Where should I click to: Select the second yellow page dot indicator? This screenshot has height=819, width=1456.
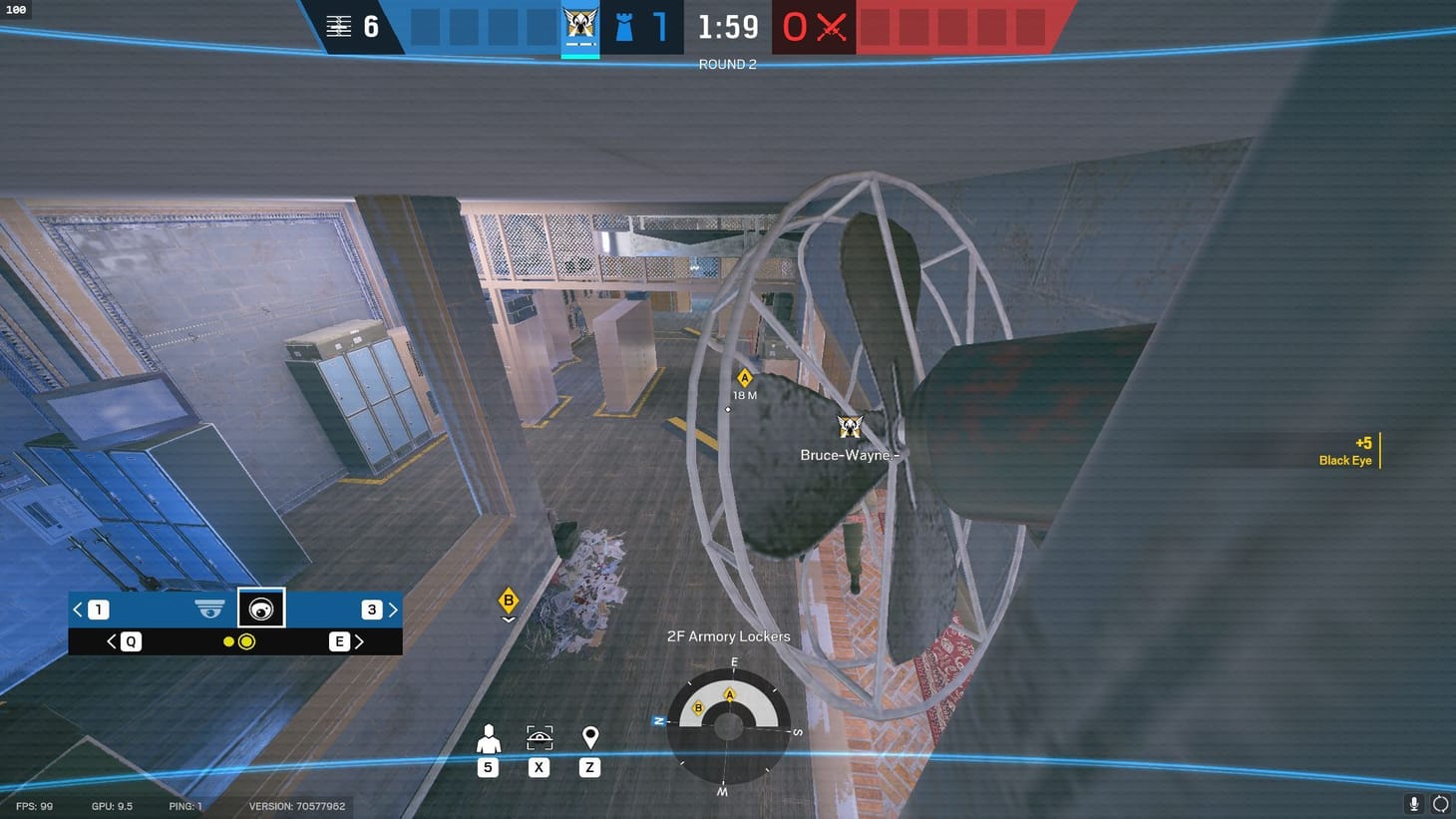pyautogui.click(x=247, y=641)
